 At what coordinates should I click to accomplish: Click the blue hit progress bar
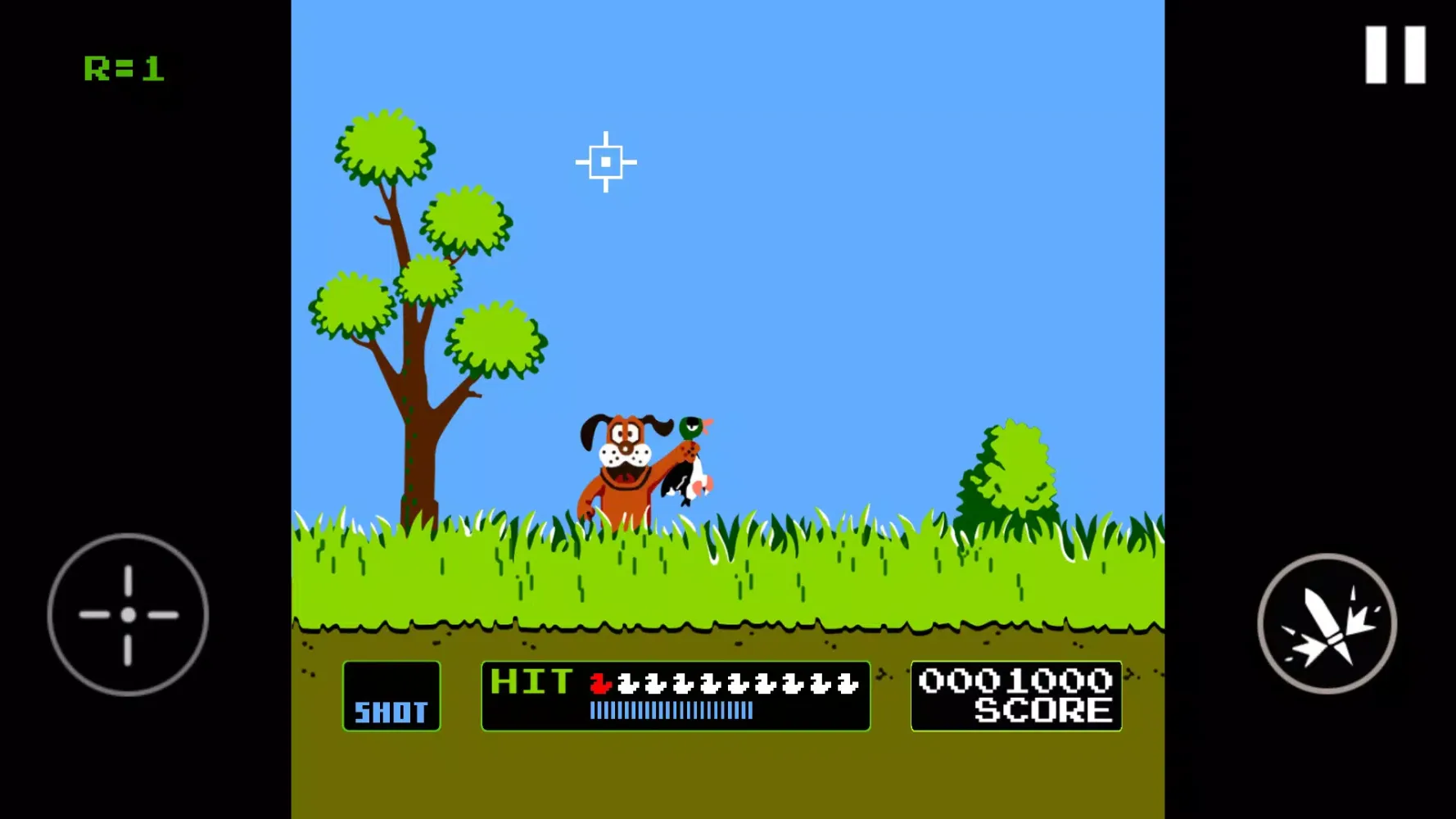[x=671, y=711]
